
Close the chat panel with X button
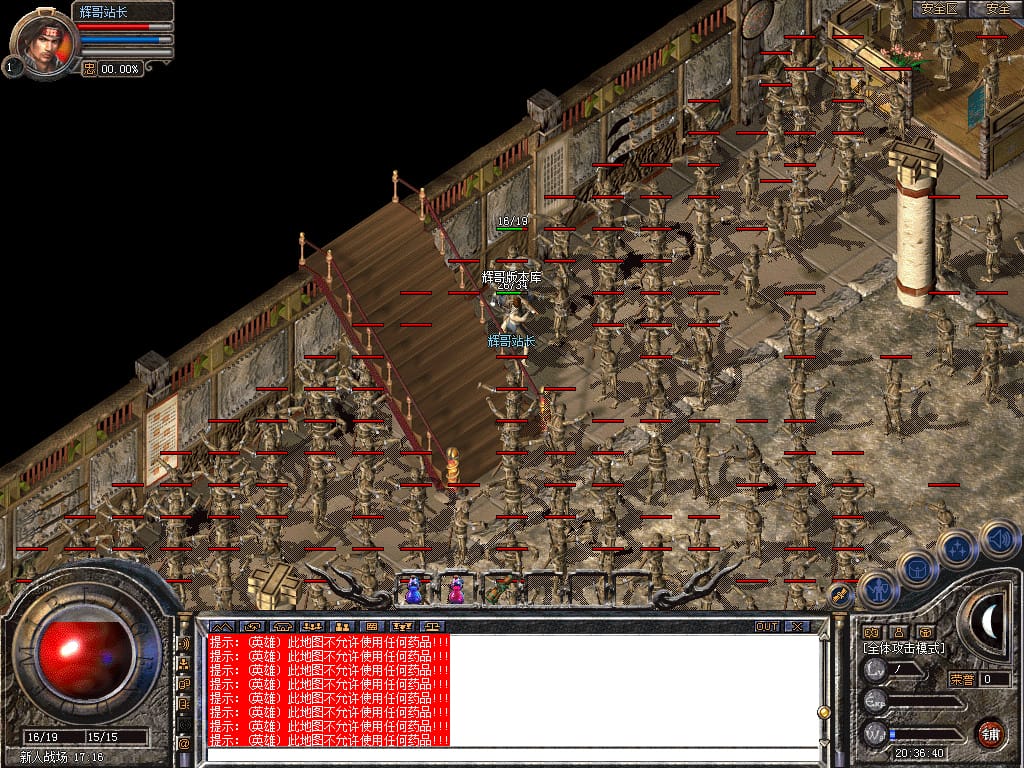pyautogui.click(x=797, y=626)
